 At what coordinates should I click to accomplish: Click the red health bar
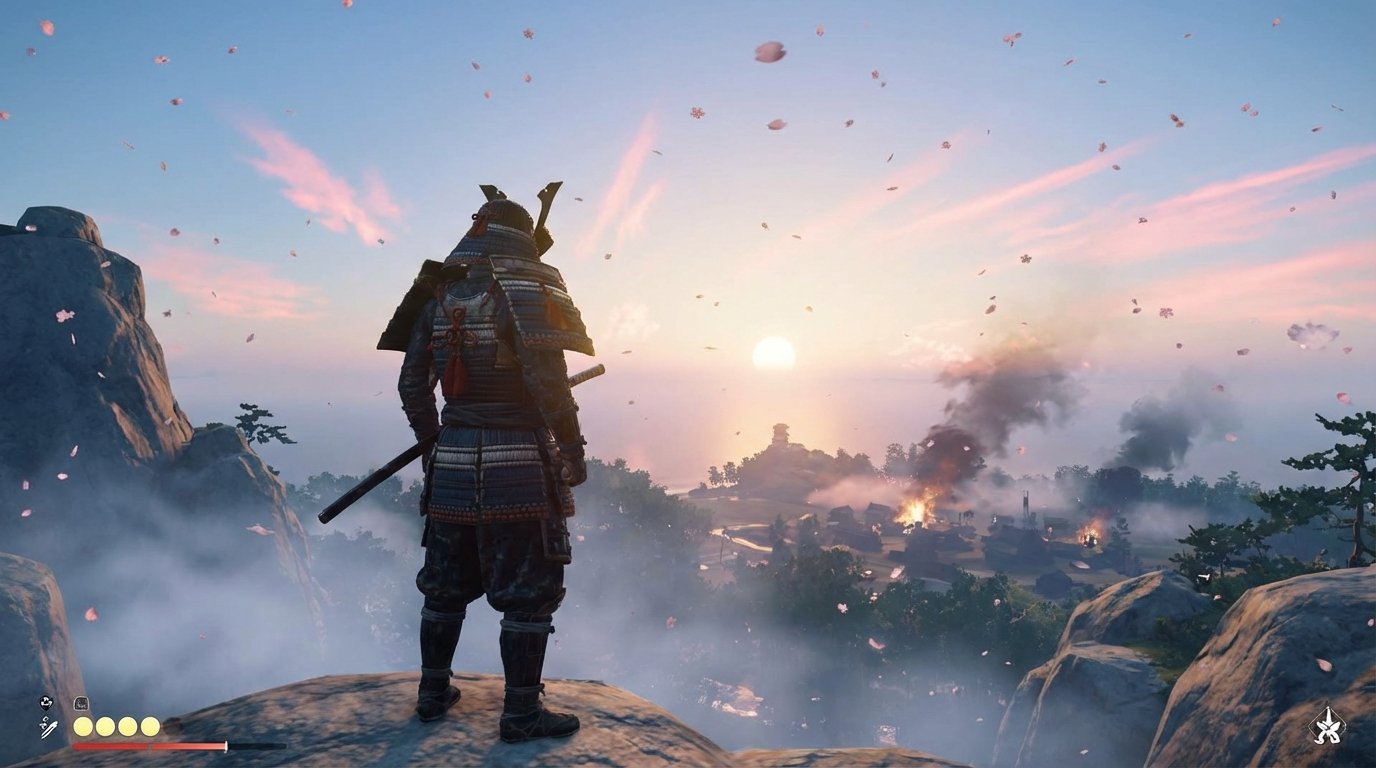150,746
